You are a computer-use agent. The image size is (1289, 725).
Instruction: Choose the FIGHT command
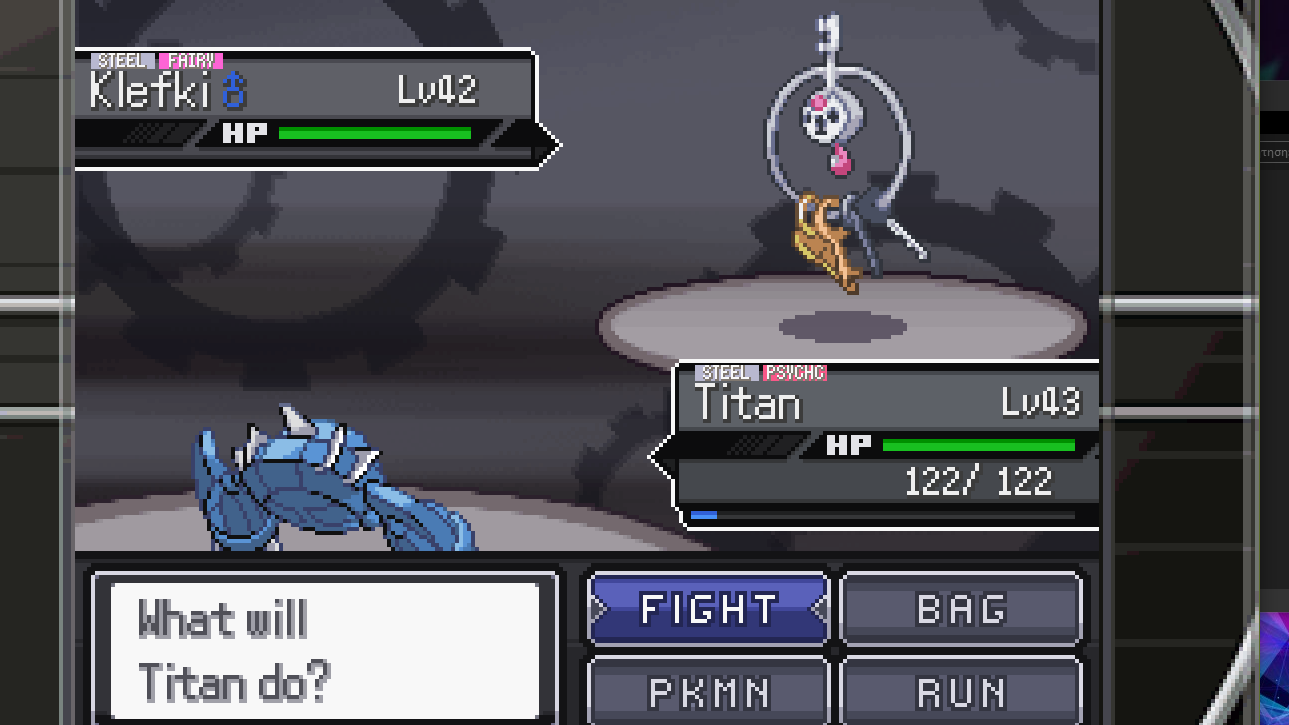709,608
